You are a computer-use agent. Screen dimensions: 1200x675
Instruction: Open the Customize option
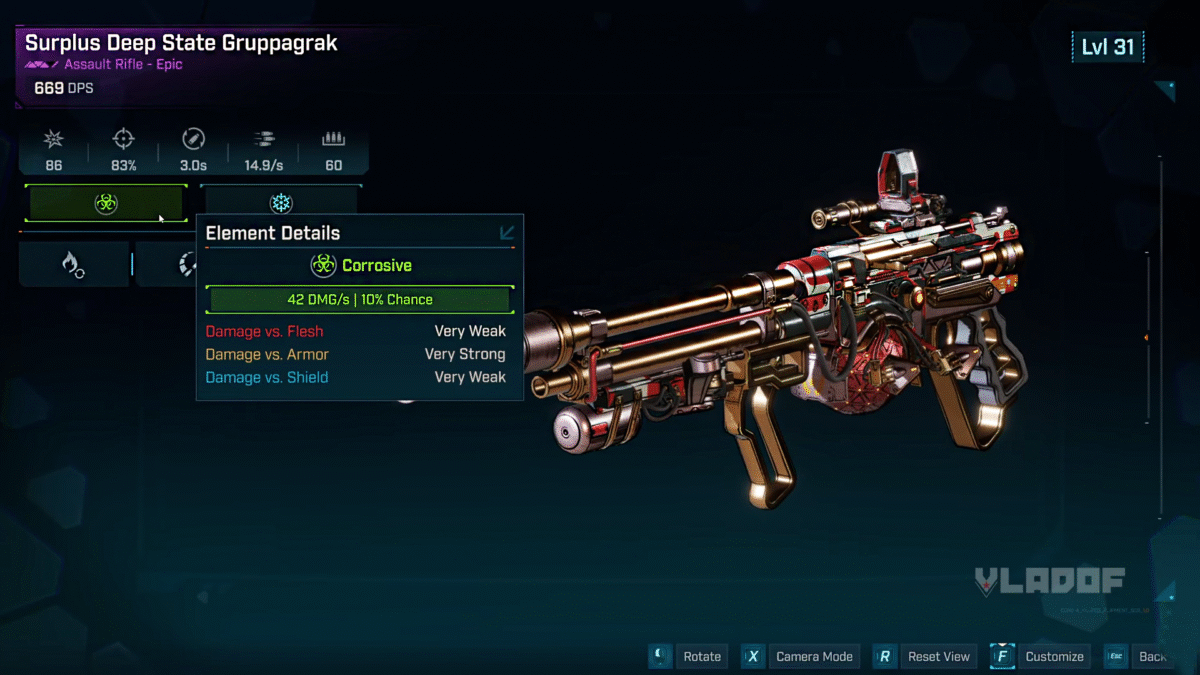coord(1054,656)
